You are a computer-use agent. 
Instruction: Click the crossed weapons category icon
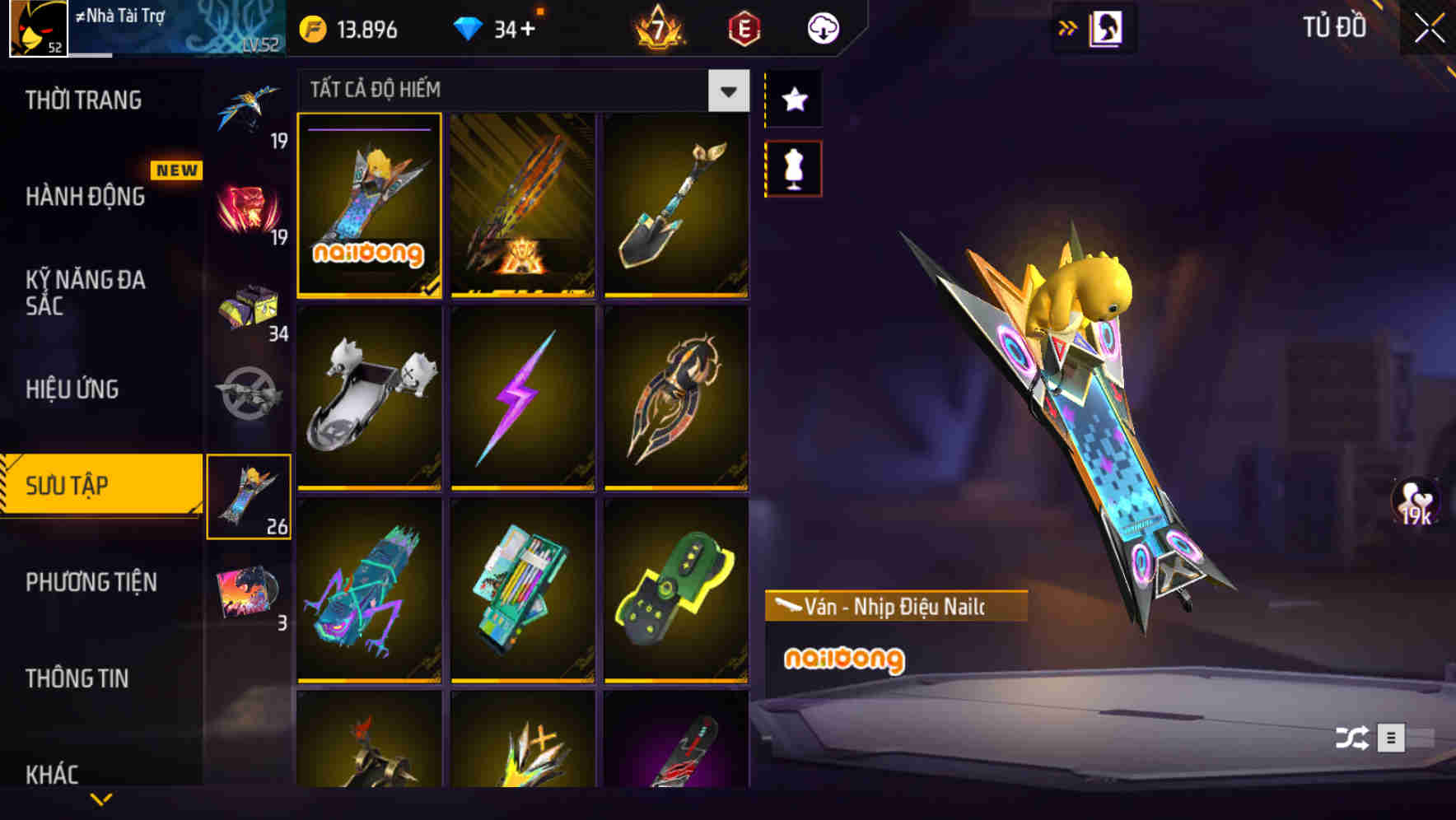(x=251, y=395)
